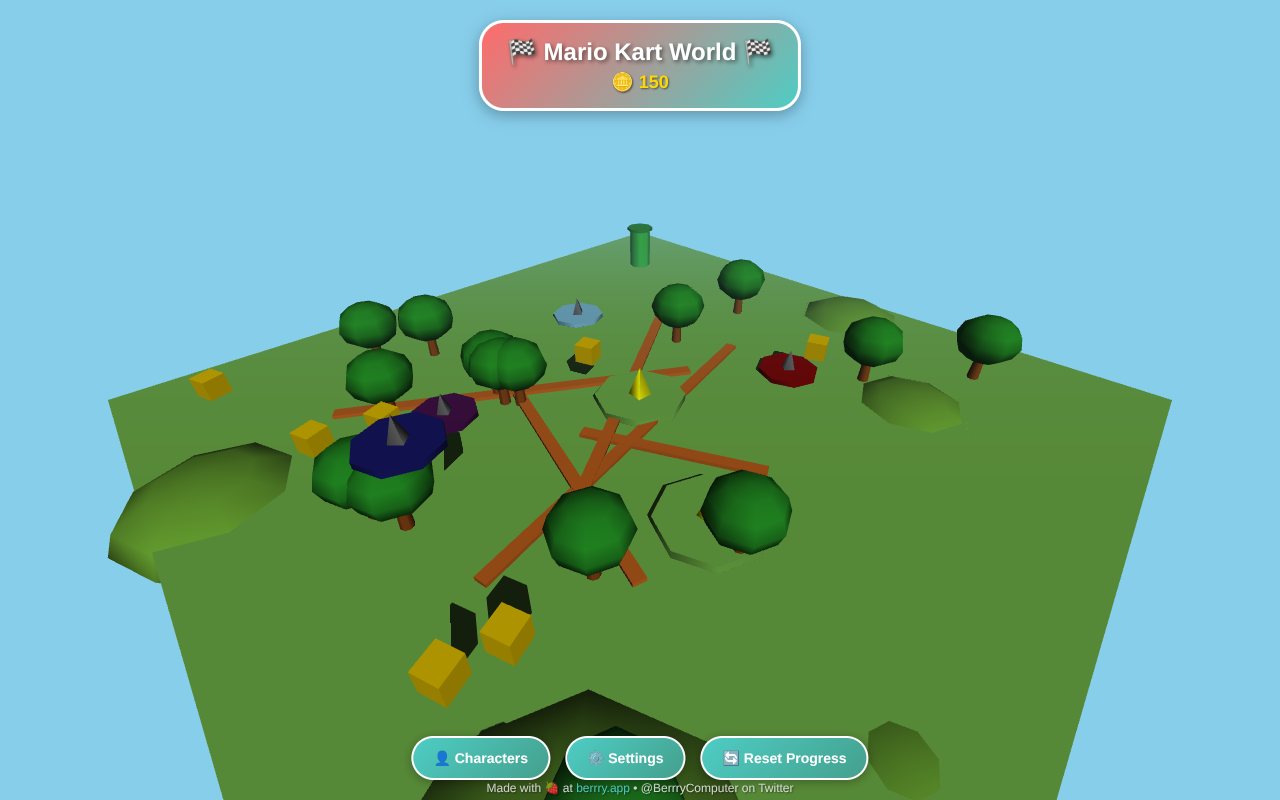1280x800 pixels.
Task: Click the yellow item block near map center
Action: [585, 352]
